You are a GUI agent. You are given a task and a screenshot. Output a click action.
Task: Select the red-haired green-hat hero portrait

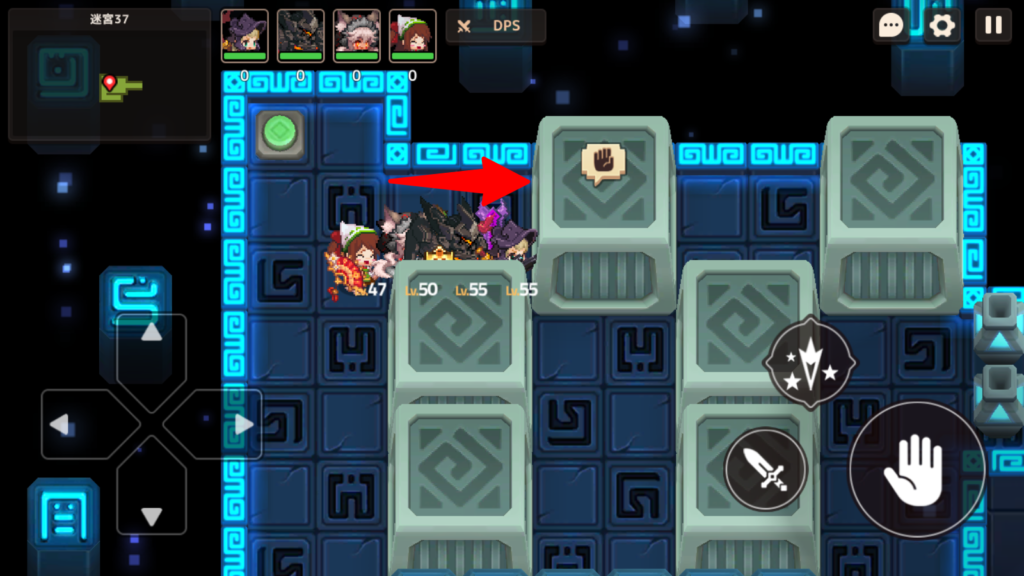[412, 35]
